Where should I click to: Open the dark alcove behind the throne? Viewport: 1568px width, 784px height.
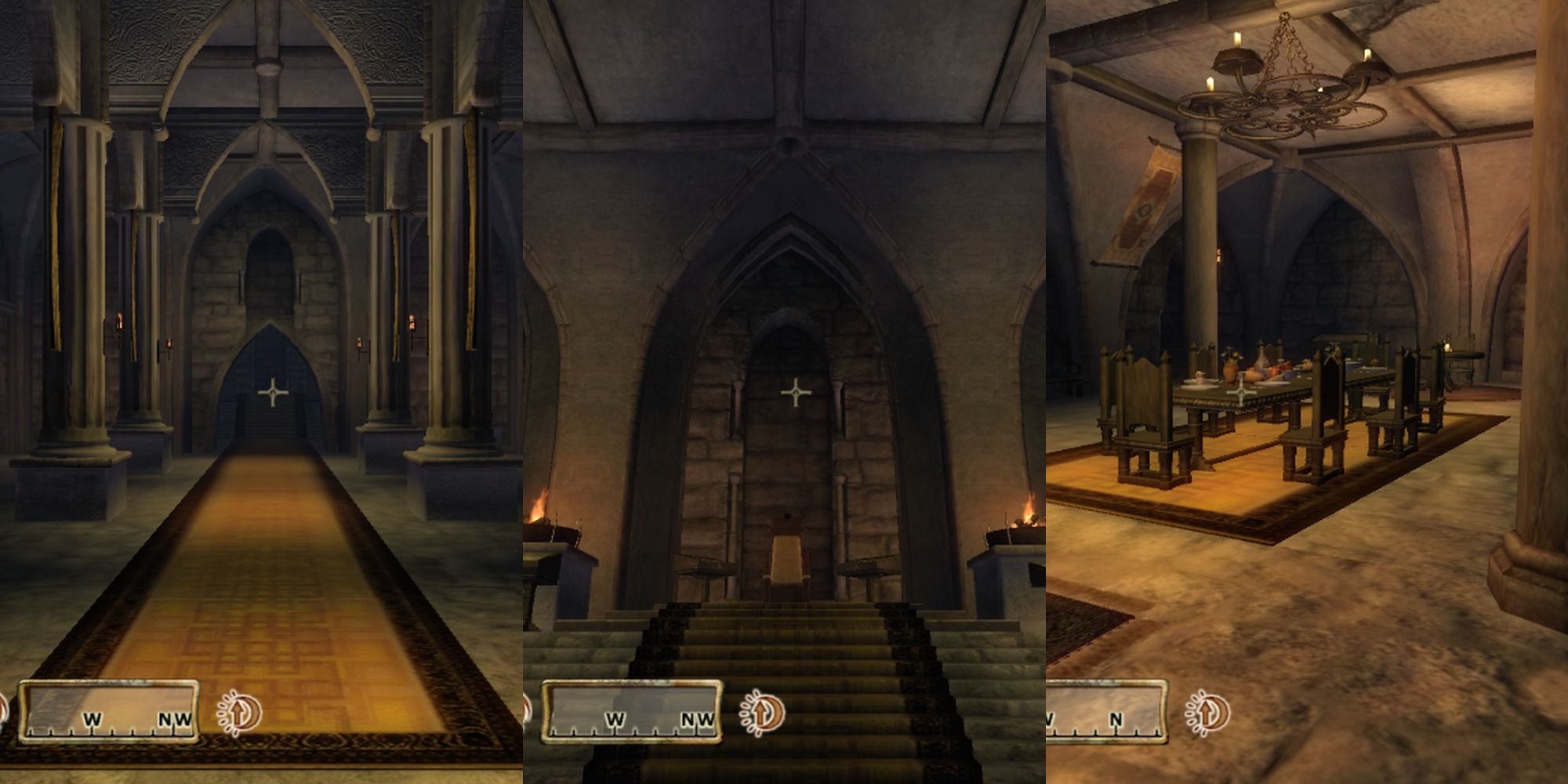pyautogui.click(x=793, y=337)
